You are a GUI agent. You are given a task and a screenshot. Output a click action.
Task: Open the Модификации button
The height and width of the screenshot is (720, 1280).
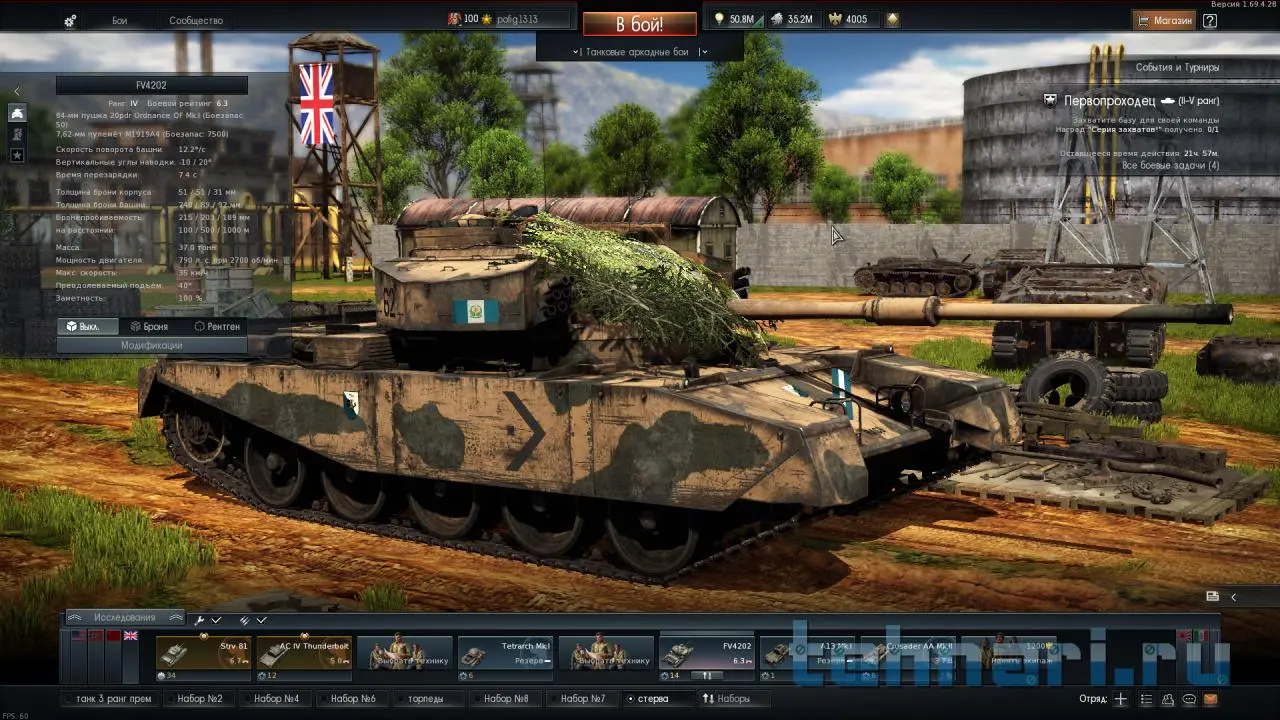151,345
